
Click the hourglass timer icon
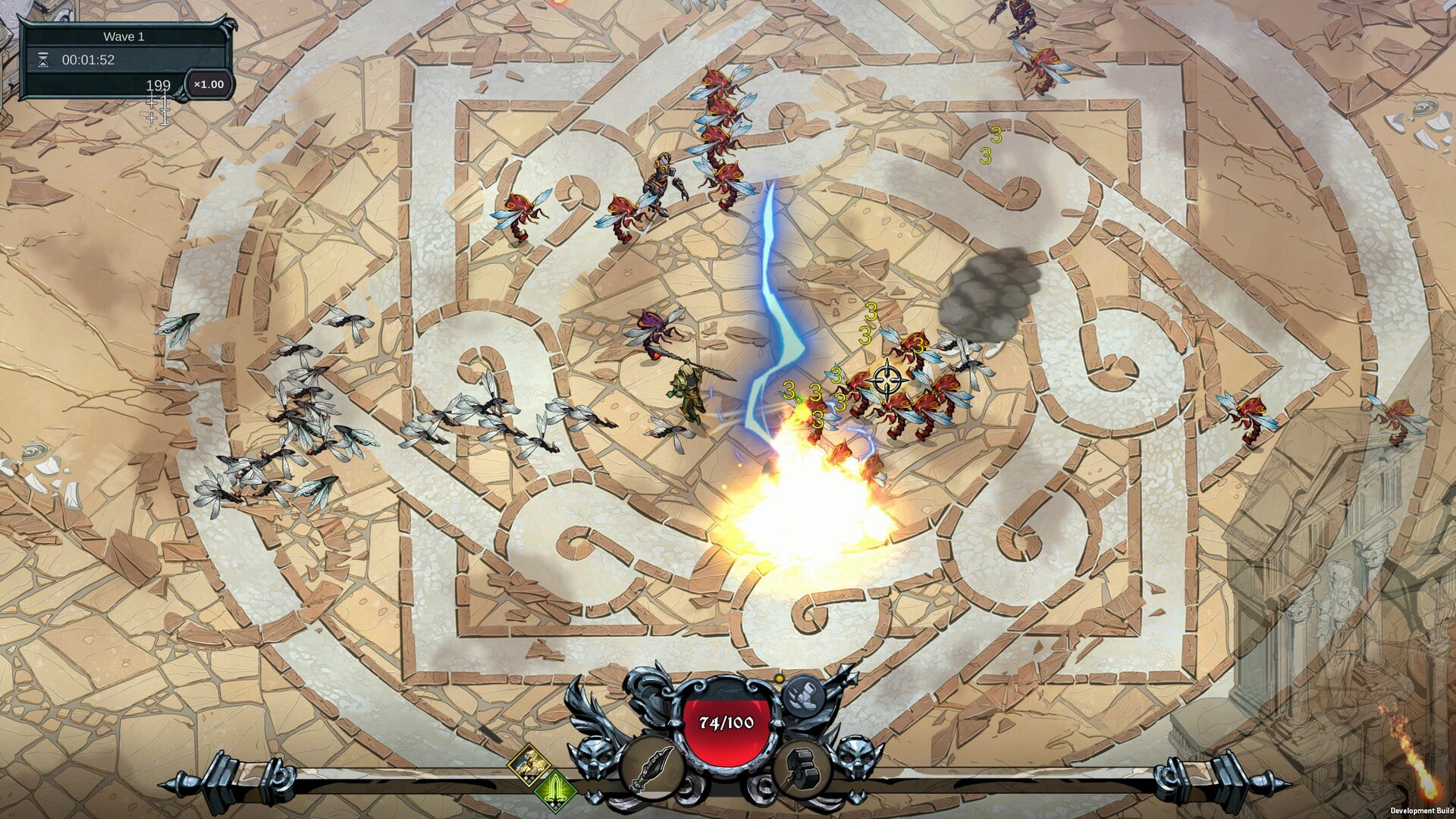pos(44,60)
